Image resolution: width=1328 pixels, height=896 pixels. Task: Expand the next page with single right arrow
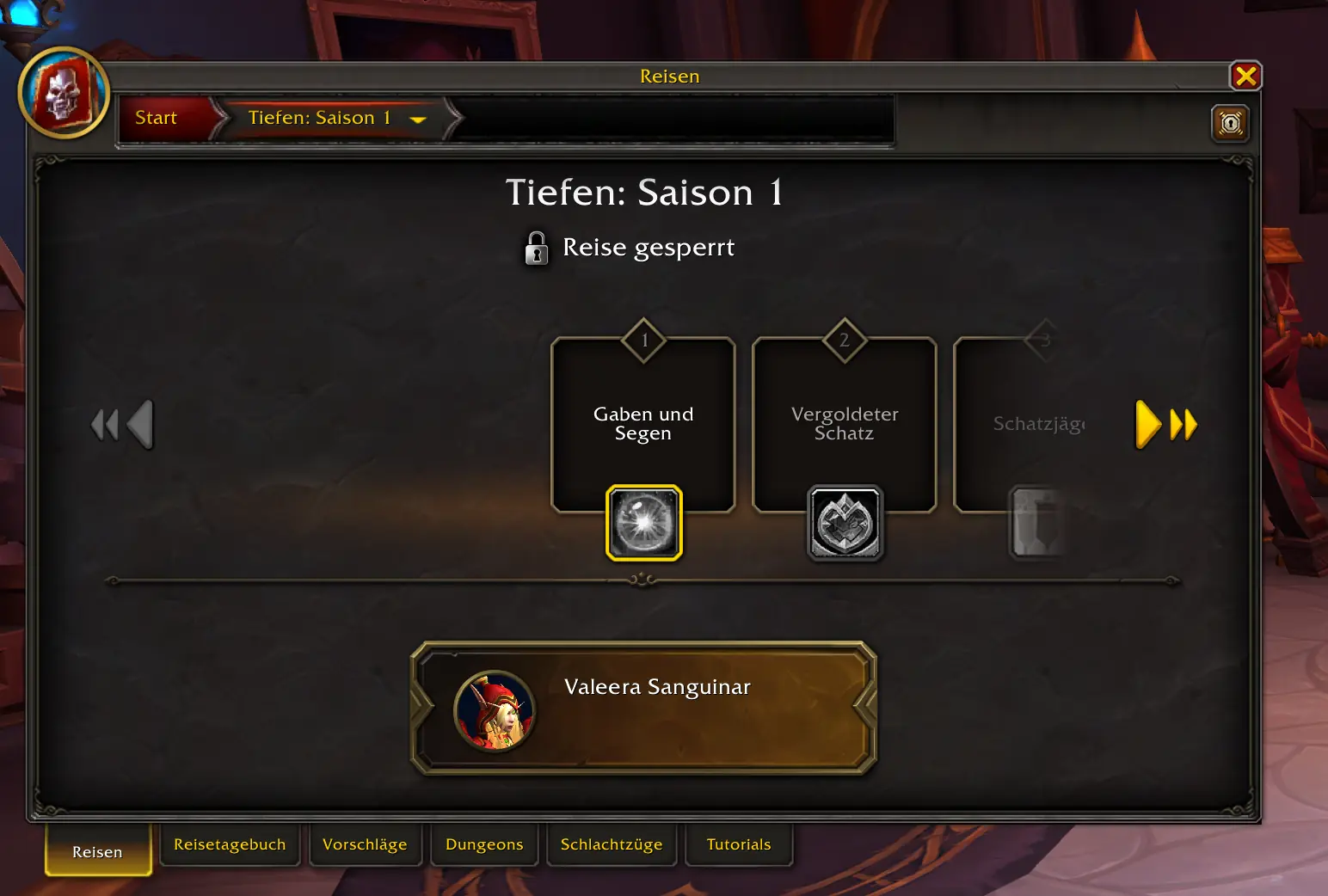pos(1147,423)
